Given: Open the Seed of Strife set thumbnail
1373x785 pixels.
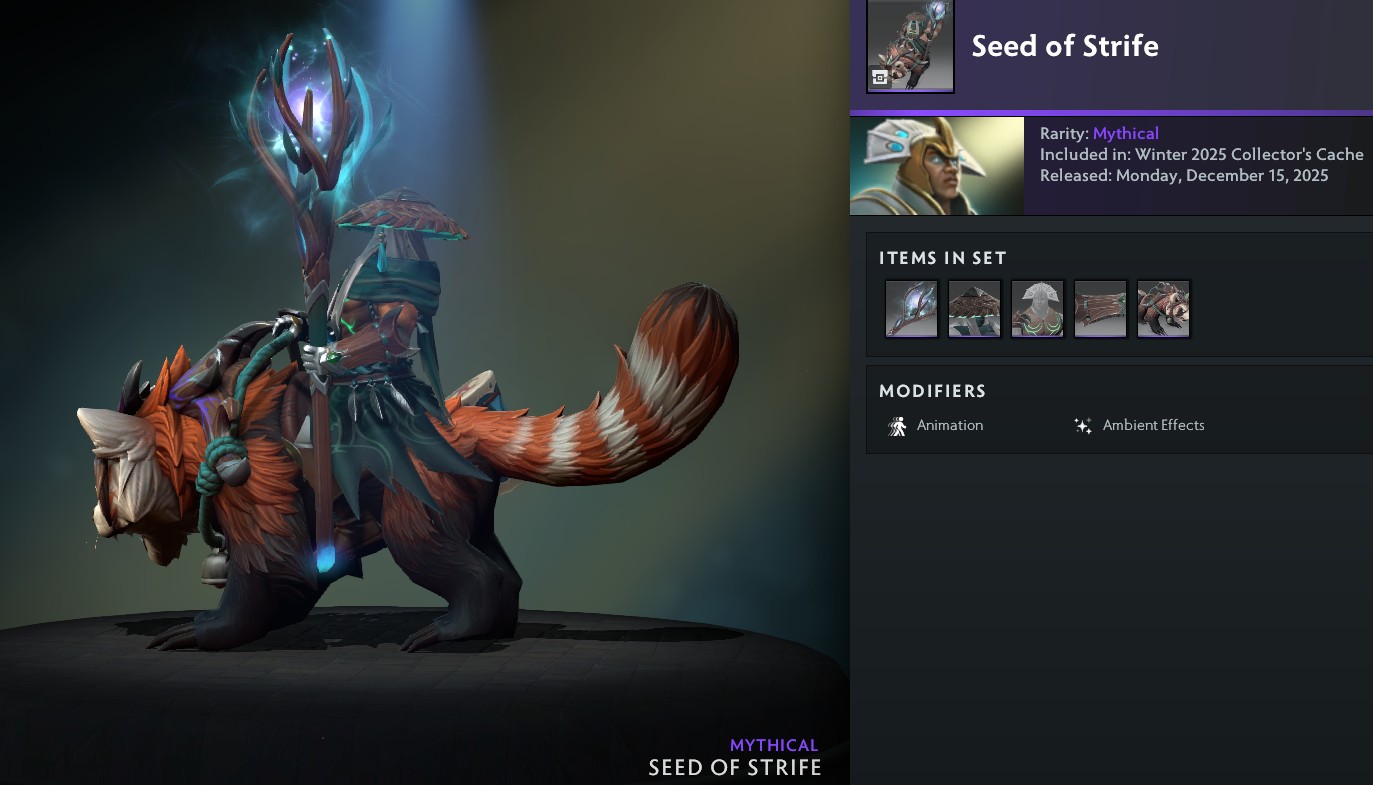Looking at the screenshot, I should pos(910,46).
